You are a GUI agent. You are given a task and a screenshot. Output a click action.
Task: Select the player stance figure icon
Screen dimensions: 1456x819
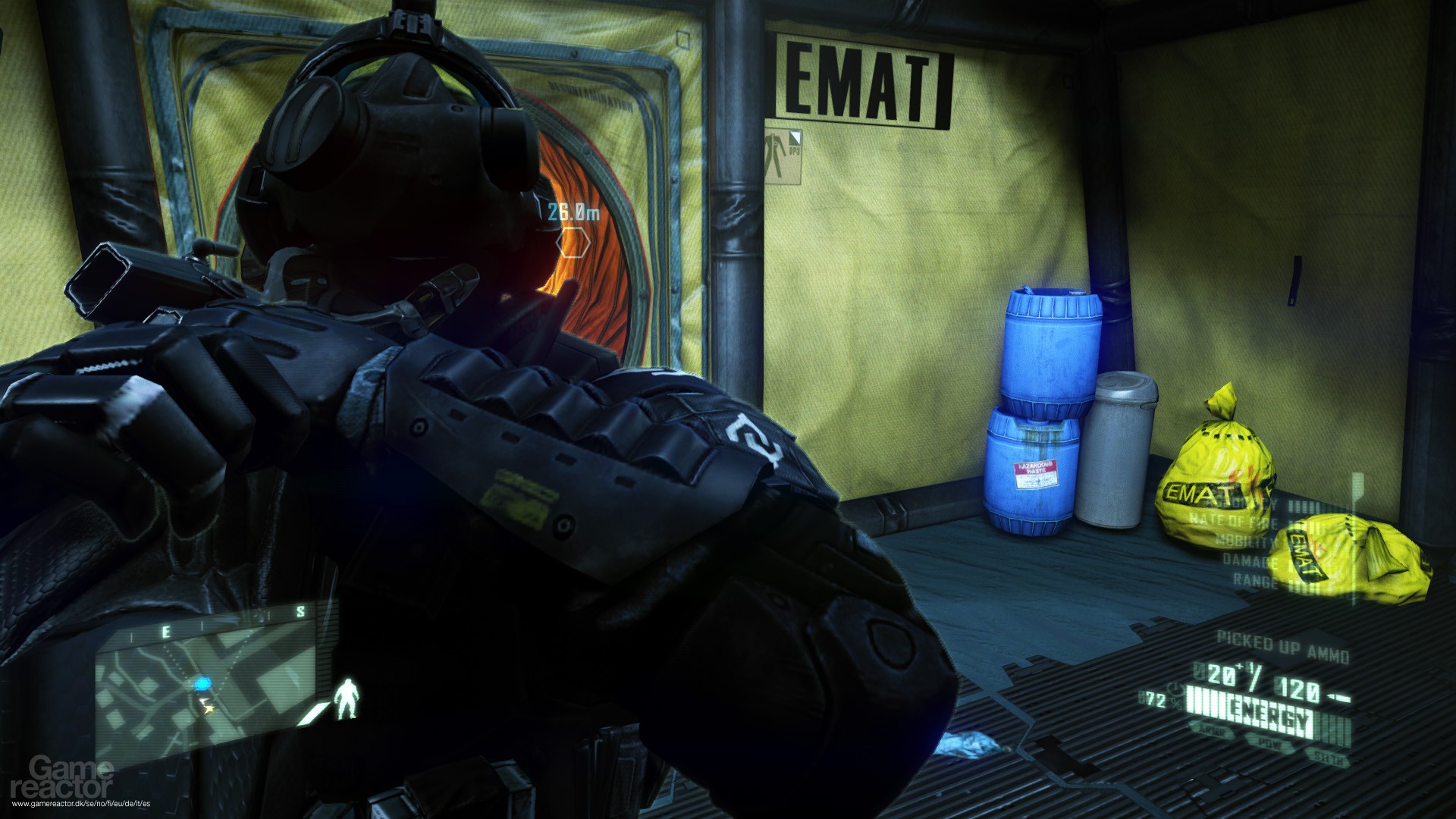click(347, 698)
